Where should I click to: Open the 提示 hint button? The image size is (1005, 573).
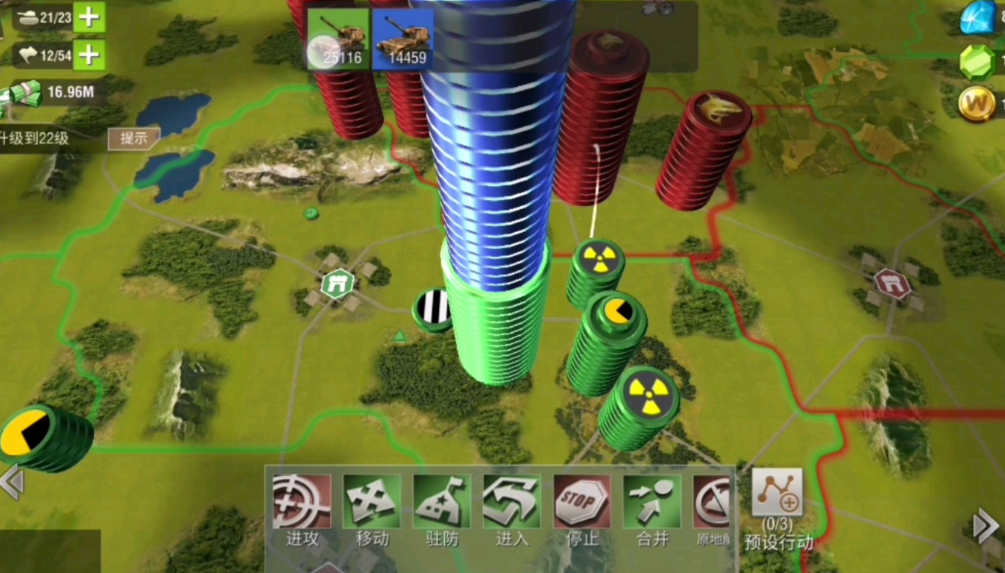pyautogui.click(x=133, y=139)
